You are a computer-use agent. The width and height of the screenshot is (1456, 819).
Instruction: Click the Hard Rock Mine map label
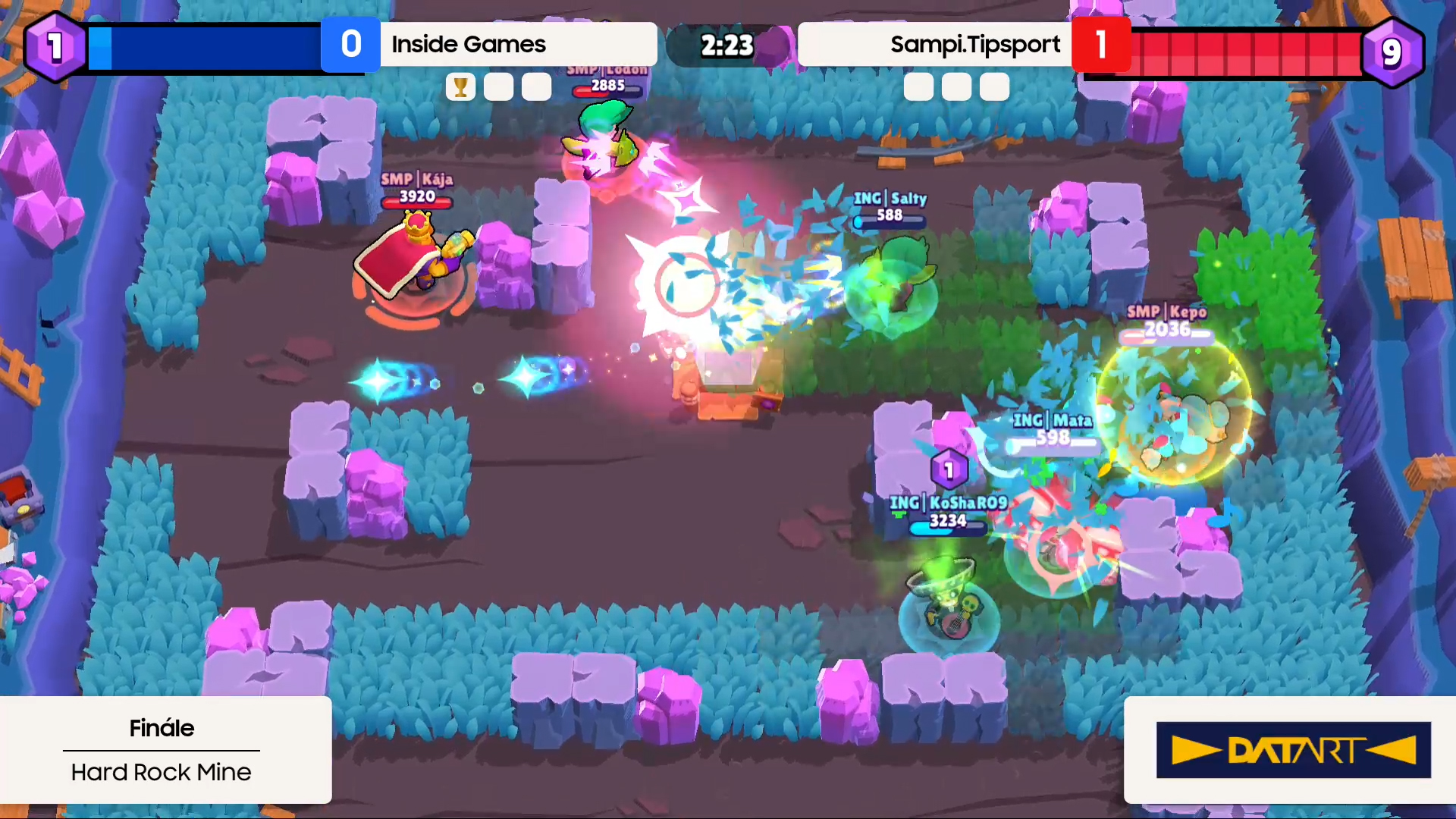(x=161, y=772)
